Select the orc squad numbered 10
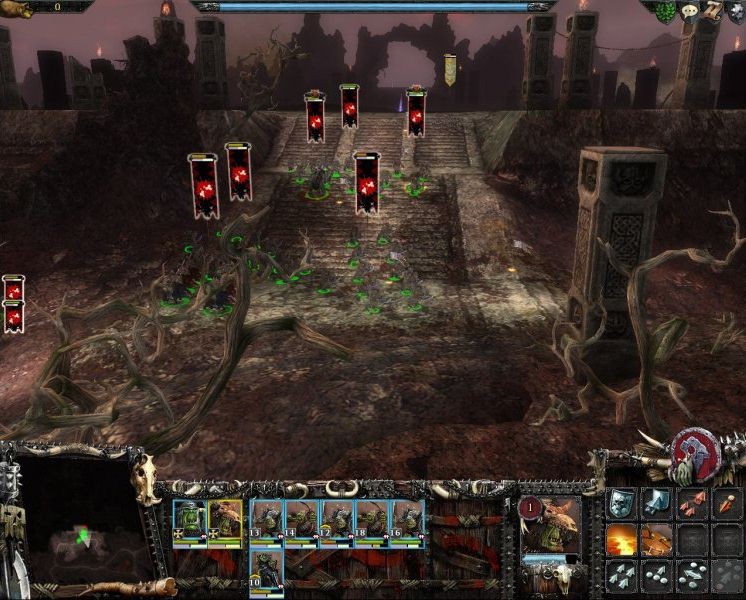Viewport: 746px width, 600px height. pyautogui.click(x=266, y=567)
